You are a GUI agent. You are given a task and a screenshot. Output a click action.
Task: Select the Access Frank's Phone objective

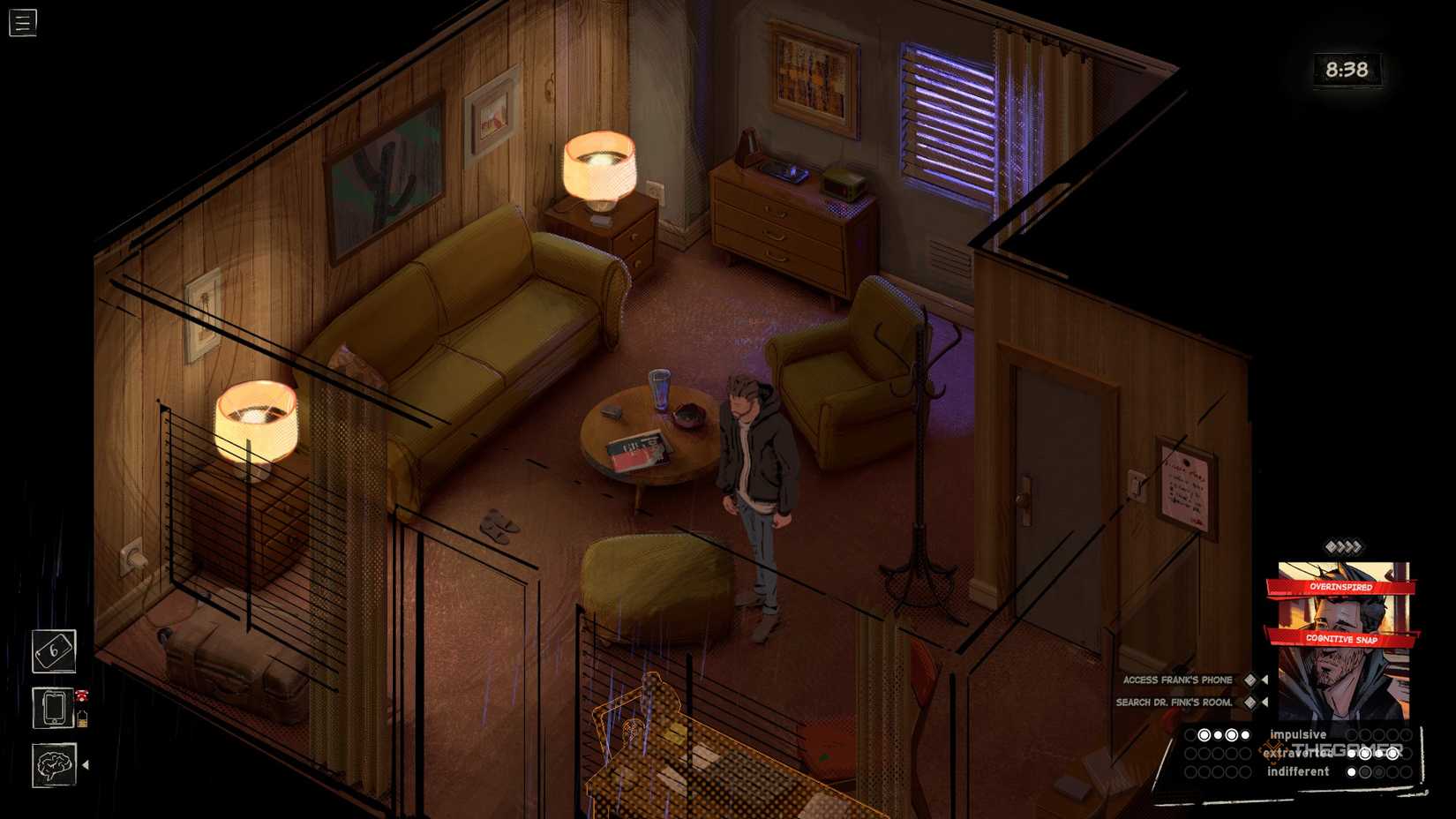point(1178,680)
